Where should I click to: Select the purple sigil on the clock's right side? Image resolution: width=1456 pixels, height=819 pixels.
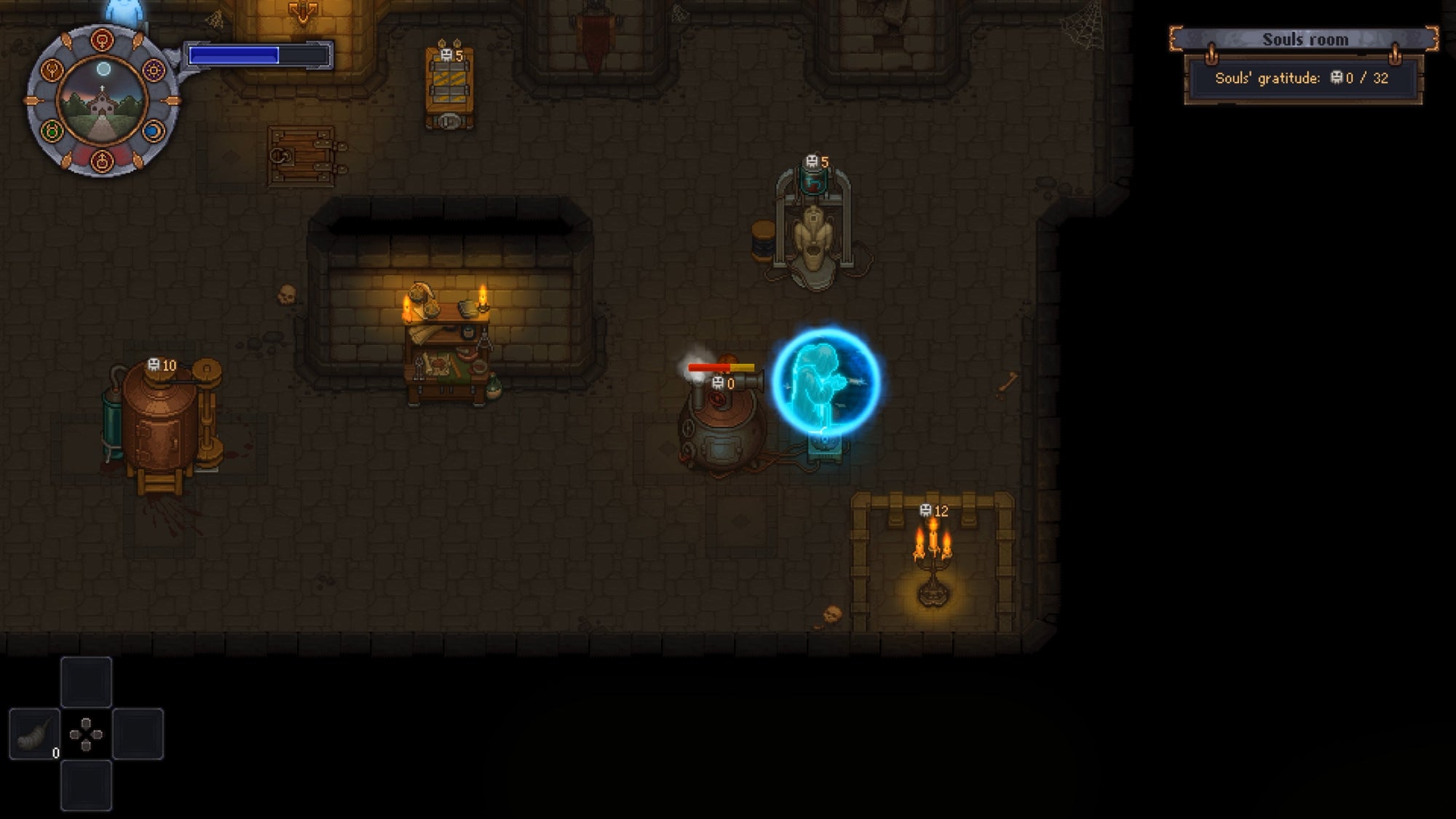pyautogui.click(x=154, y=71)
